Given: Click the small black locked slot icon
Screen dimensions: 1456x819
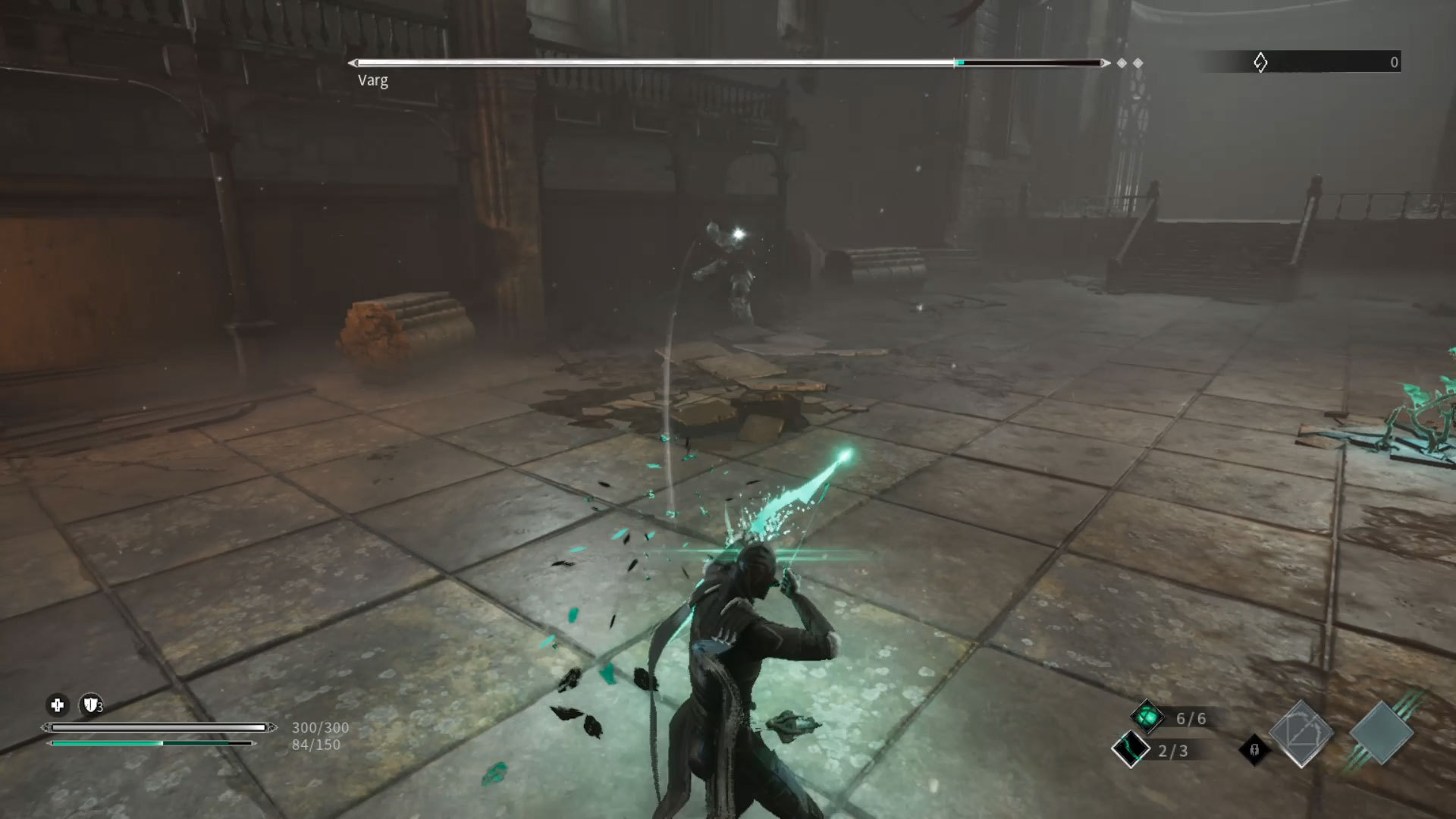Looking at the screenshot, I should click(1254, 750).
